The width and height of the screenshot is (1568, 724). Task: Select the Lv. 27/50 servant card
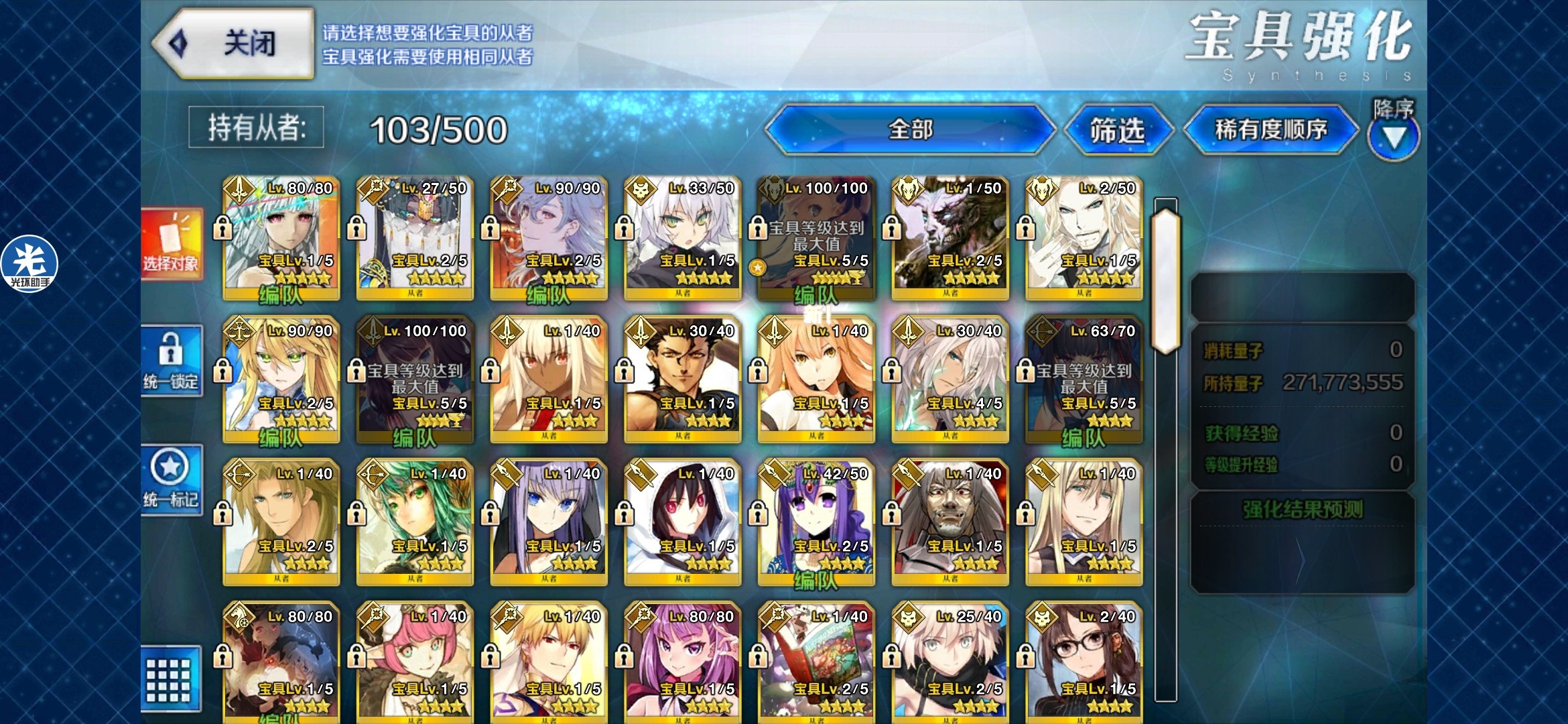(x=415, y=238)
